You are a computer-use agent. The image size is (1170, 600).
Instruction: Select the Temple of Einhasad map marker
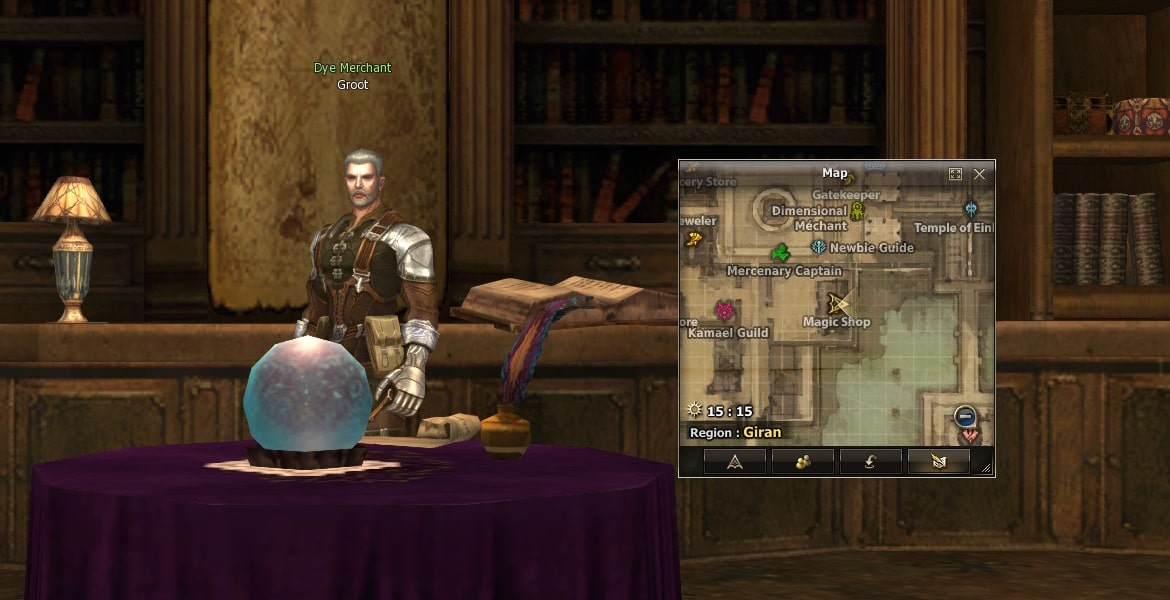coord(971,209)
